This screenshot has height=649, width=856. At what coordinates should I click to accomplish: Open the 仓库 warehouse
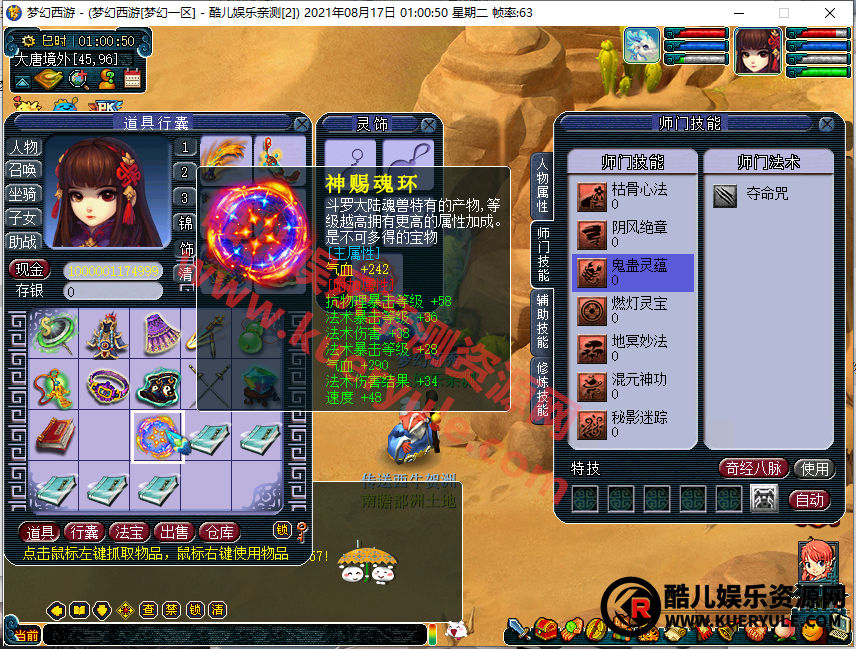click(217, 532)
